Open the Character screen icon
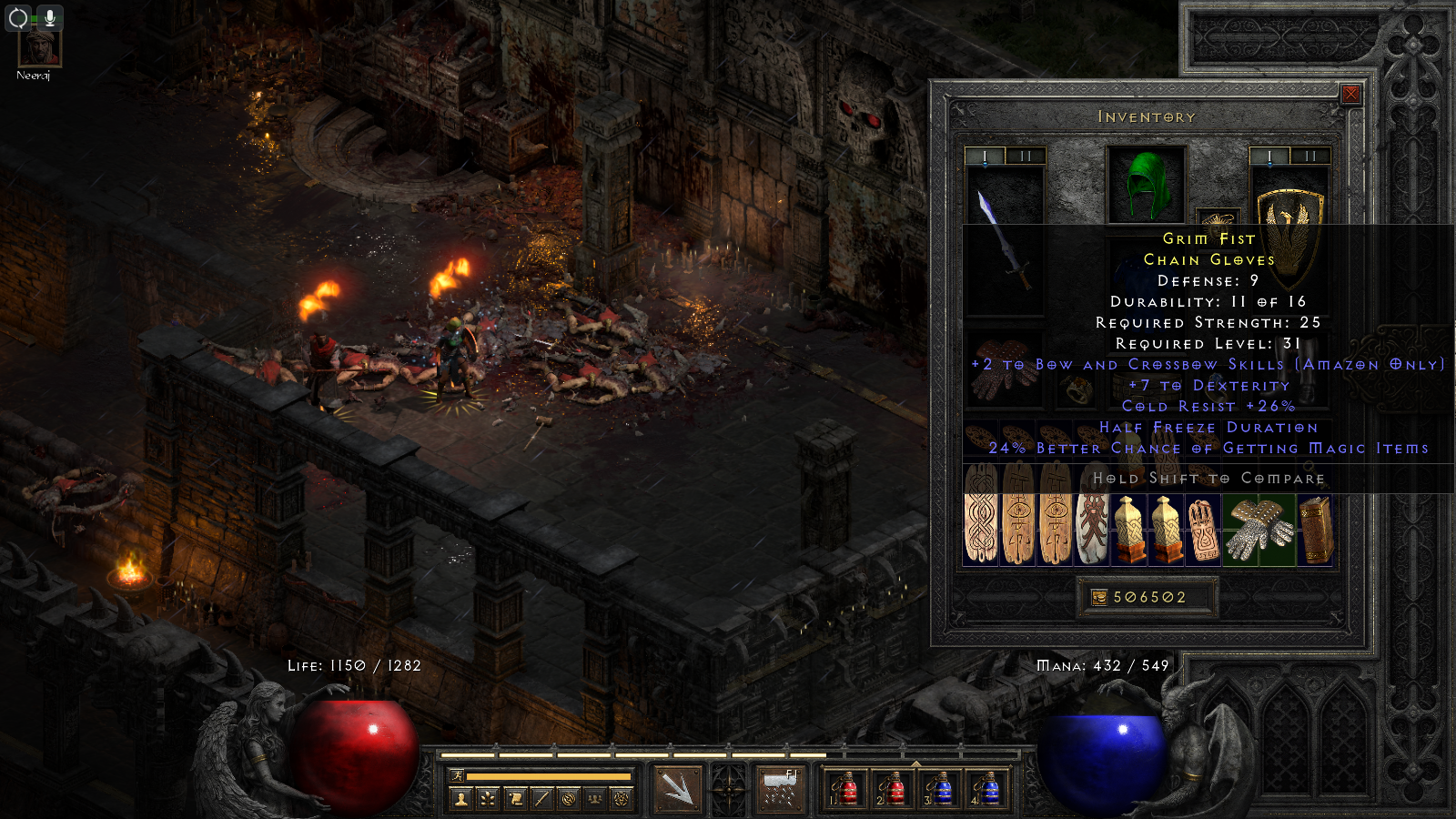1456x819 pixels. [460, 799]
